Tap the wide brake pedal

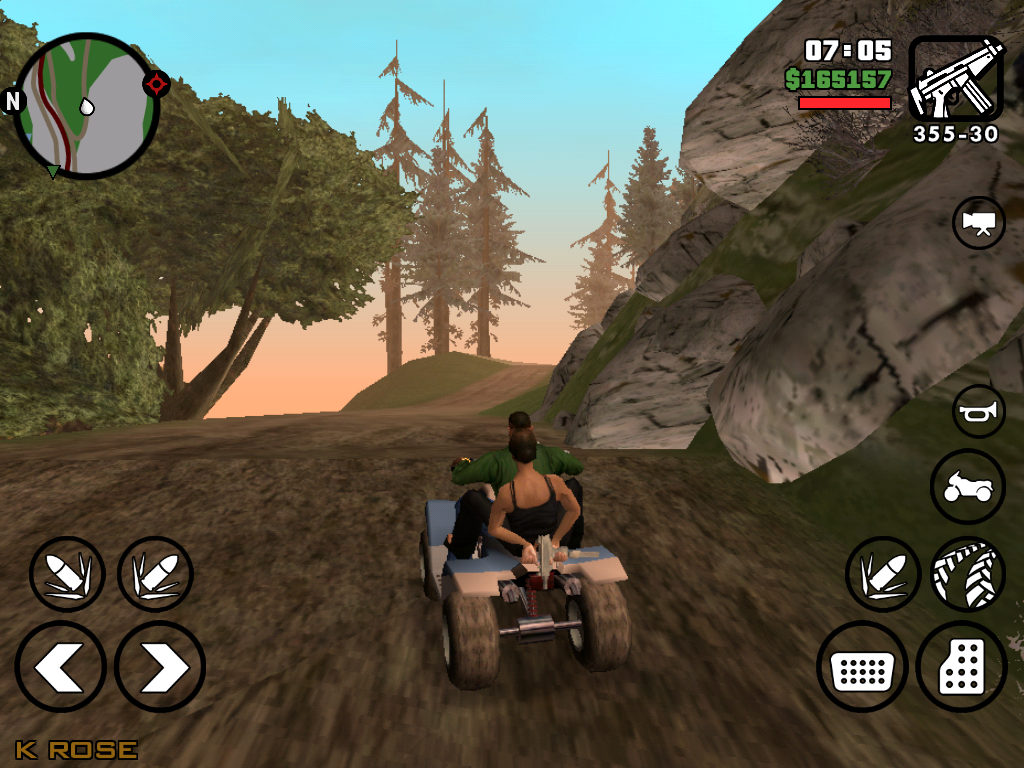click(x=862, y=667)
